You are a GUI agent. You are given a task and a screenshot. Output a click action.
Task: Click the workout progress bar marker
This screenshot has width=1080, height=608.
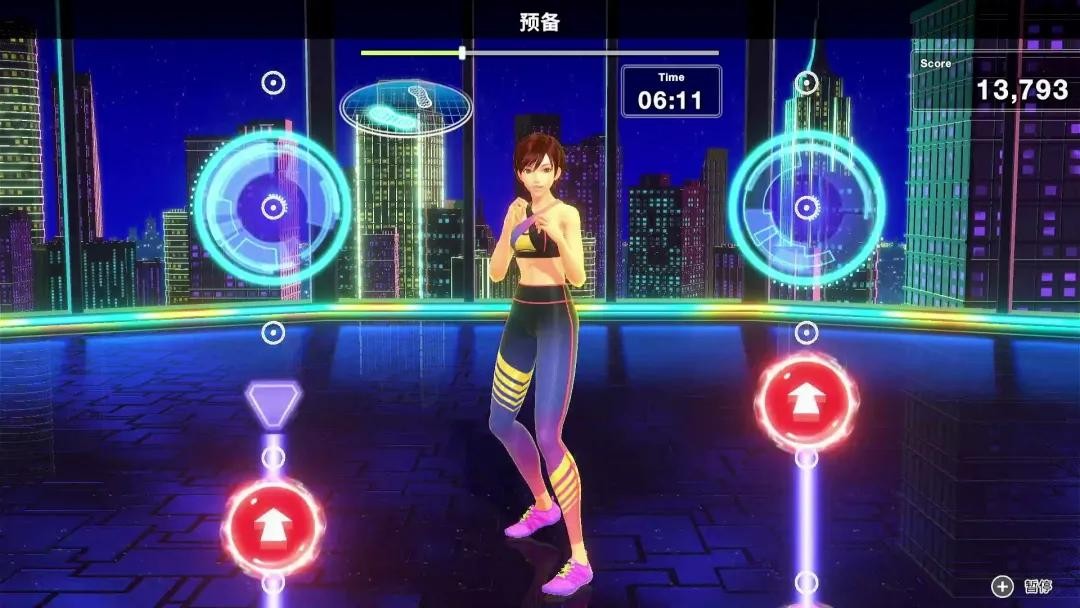coord(462,53)
